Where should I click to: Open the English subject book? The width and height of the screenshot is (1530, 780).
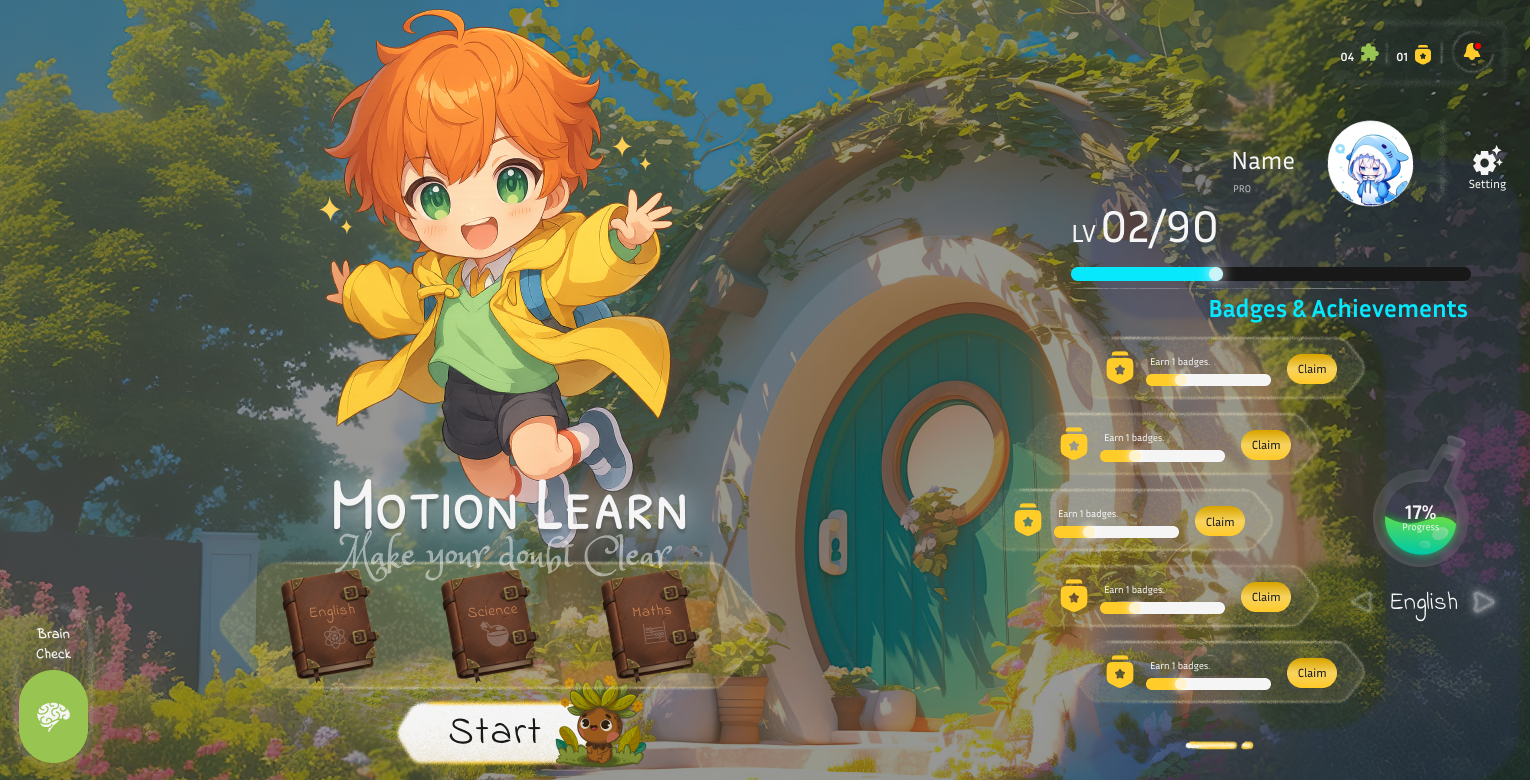click(329, 624)
